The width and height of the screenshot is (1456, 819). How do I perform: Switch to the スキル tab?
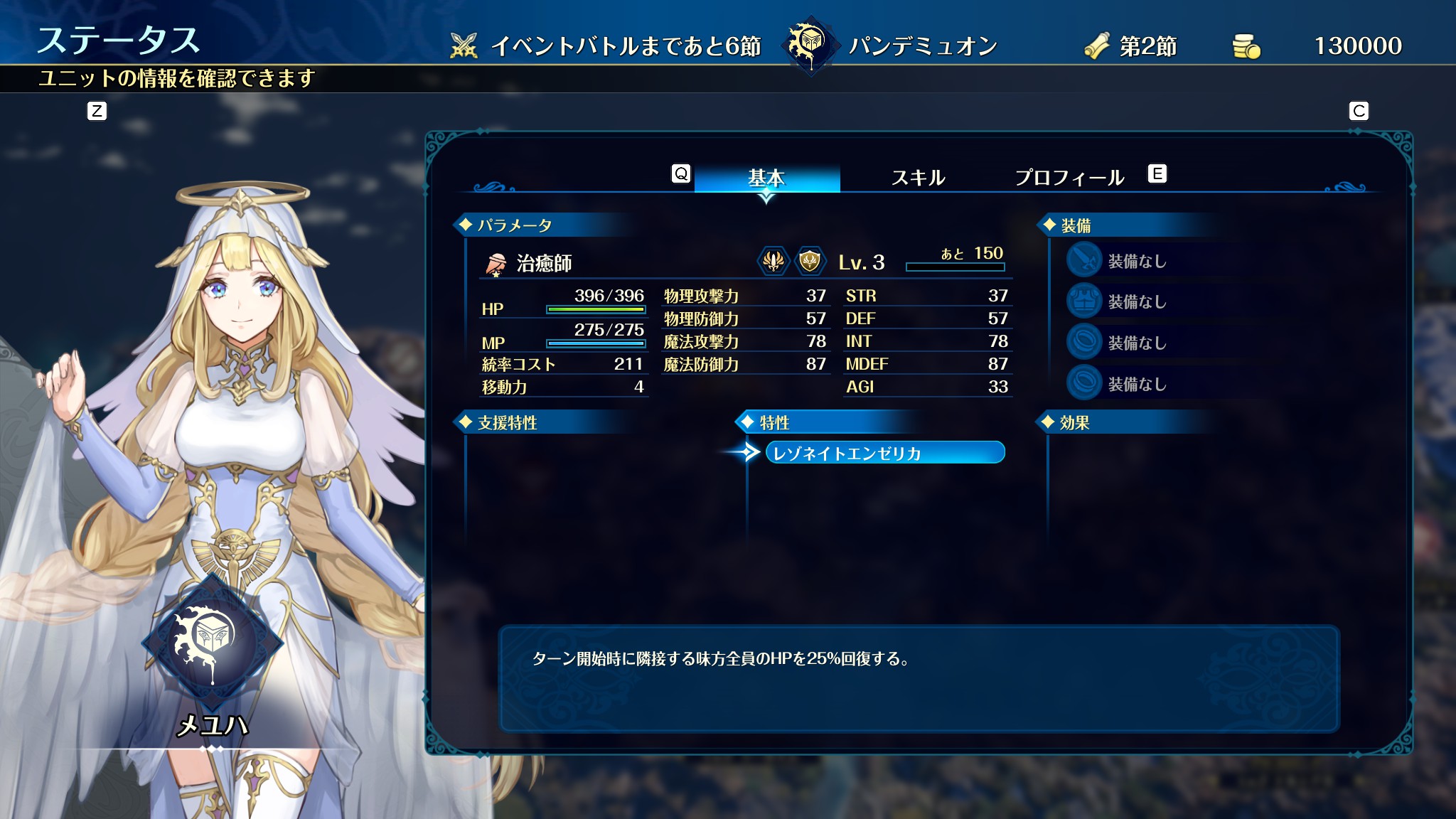pyautogui.click(x=918, y=177)
